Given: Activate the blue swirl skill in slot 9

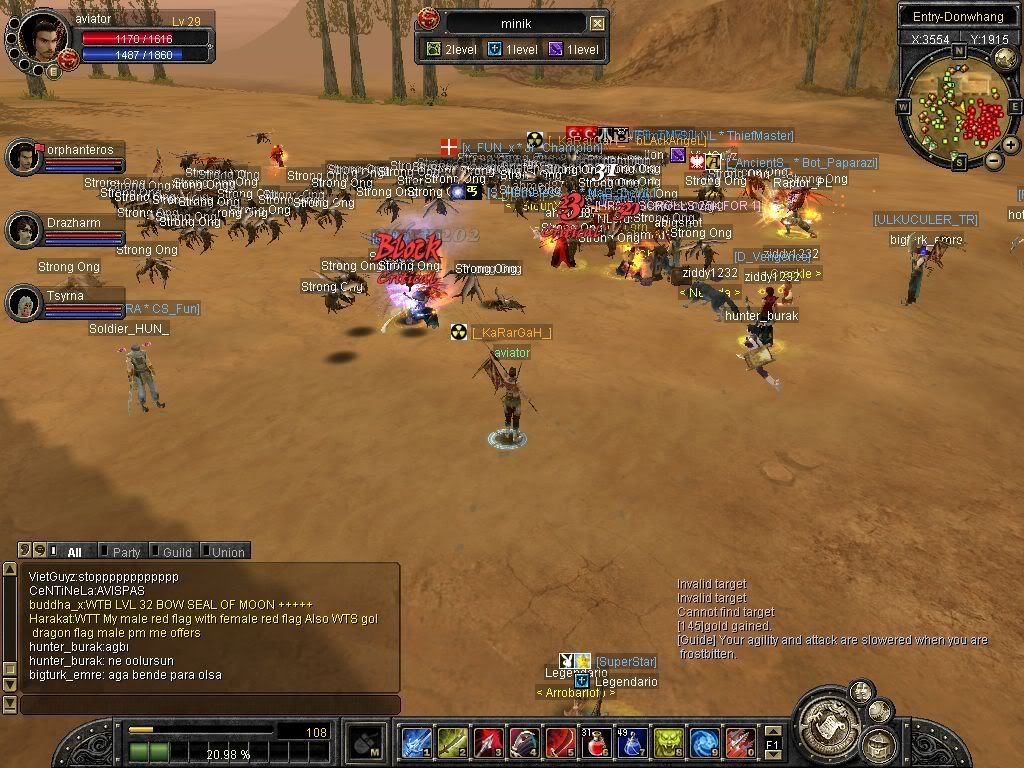Looking at the screenshot, I should (704, 742).
